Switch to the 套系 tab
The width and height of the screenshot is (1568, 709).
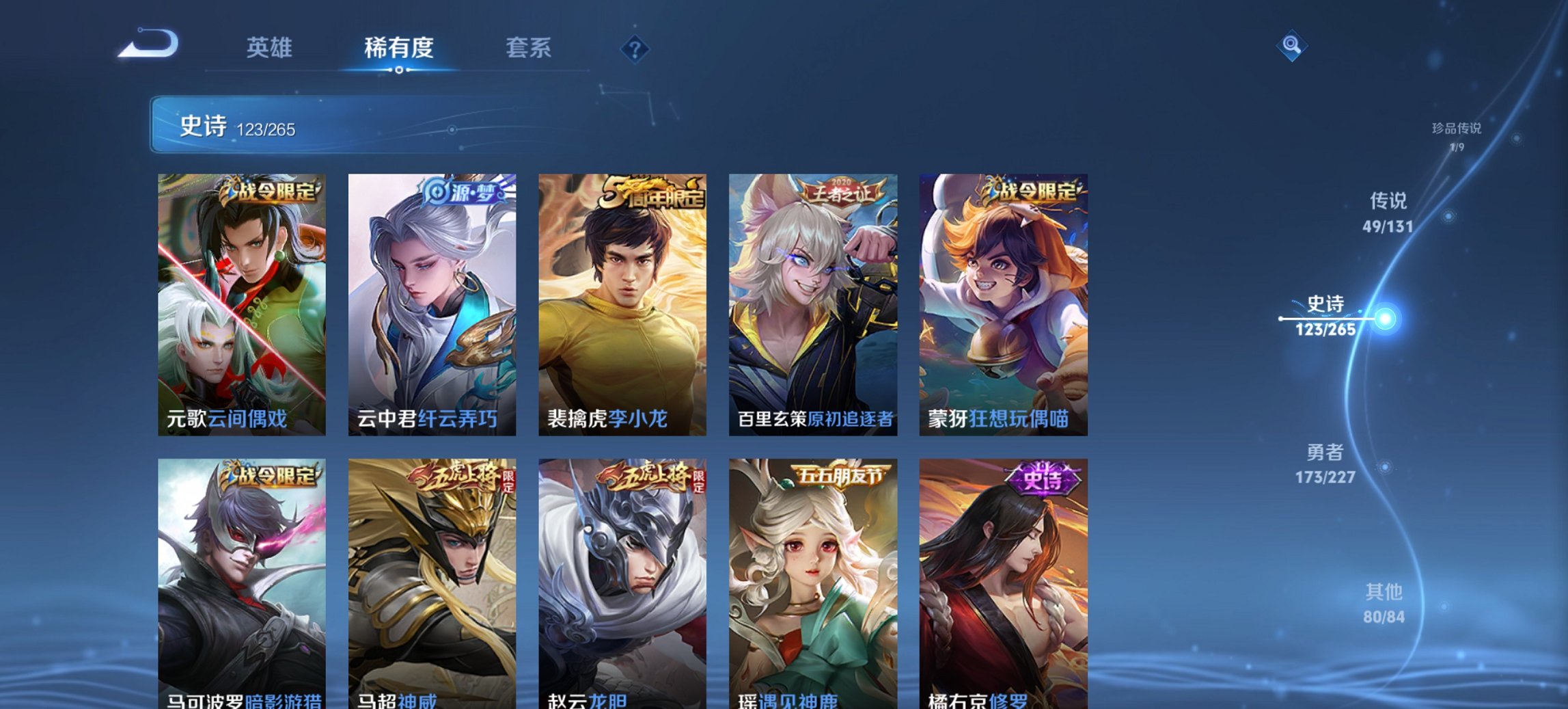[529, 48]
